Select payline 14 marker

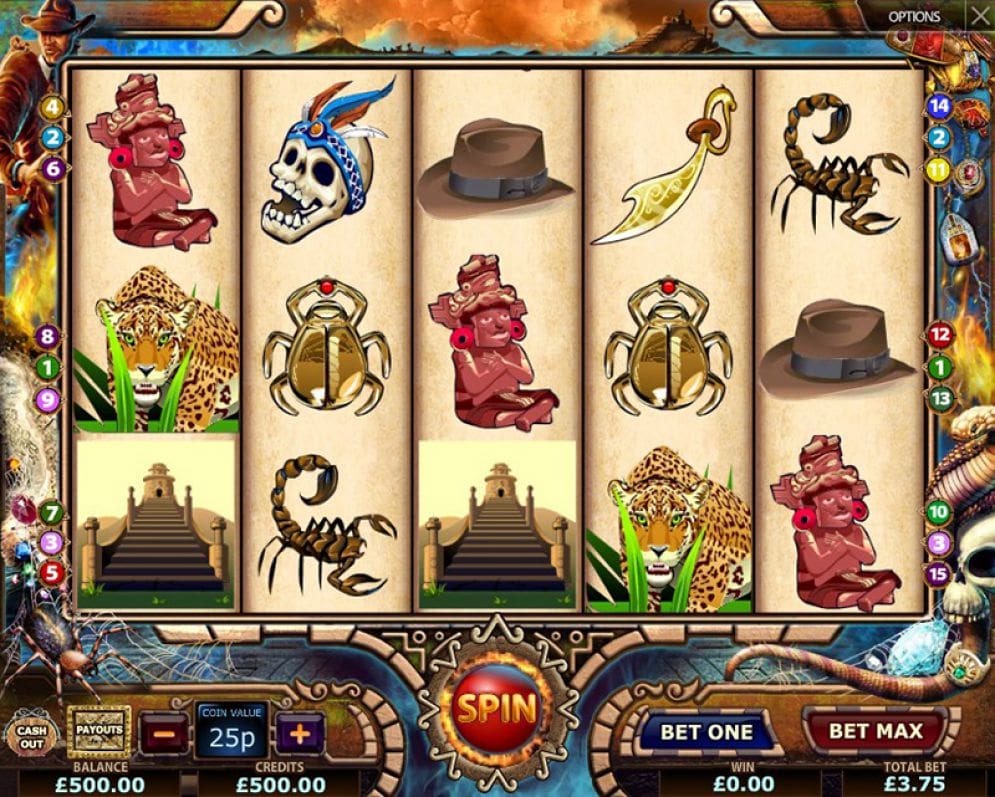click(939, 106)
